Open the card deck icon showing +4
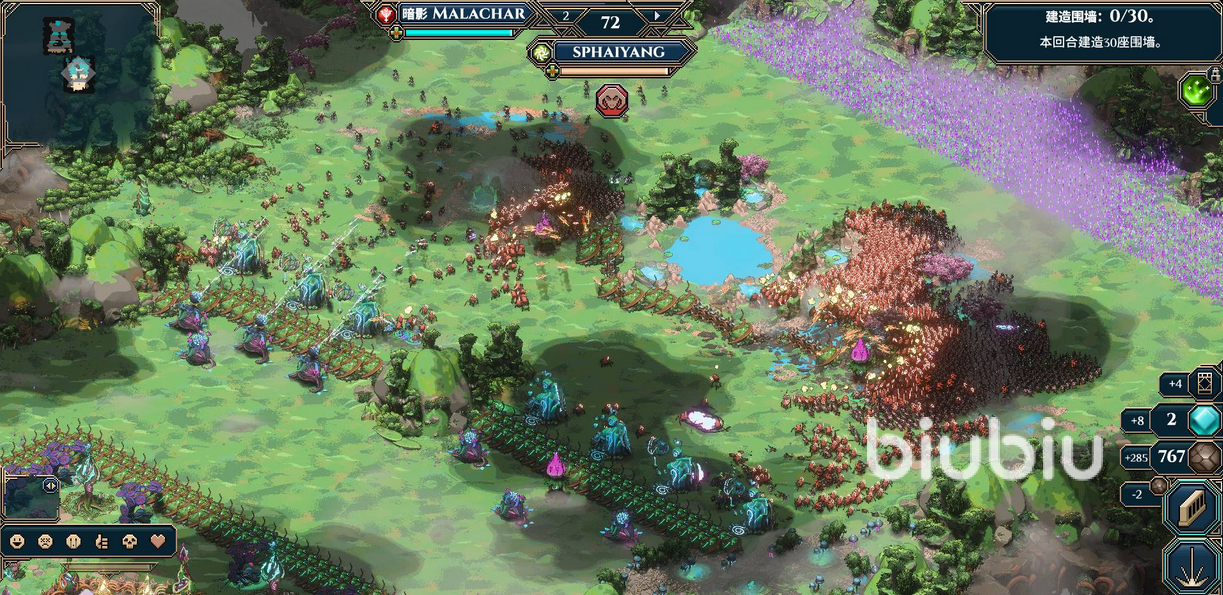 point(1203,383)
